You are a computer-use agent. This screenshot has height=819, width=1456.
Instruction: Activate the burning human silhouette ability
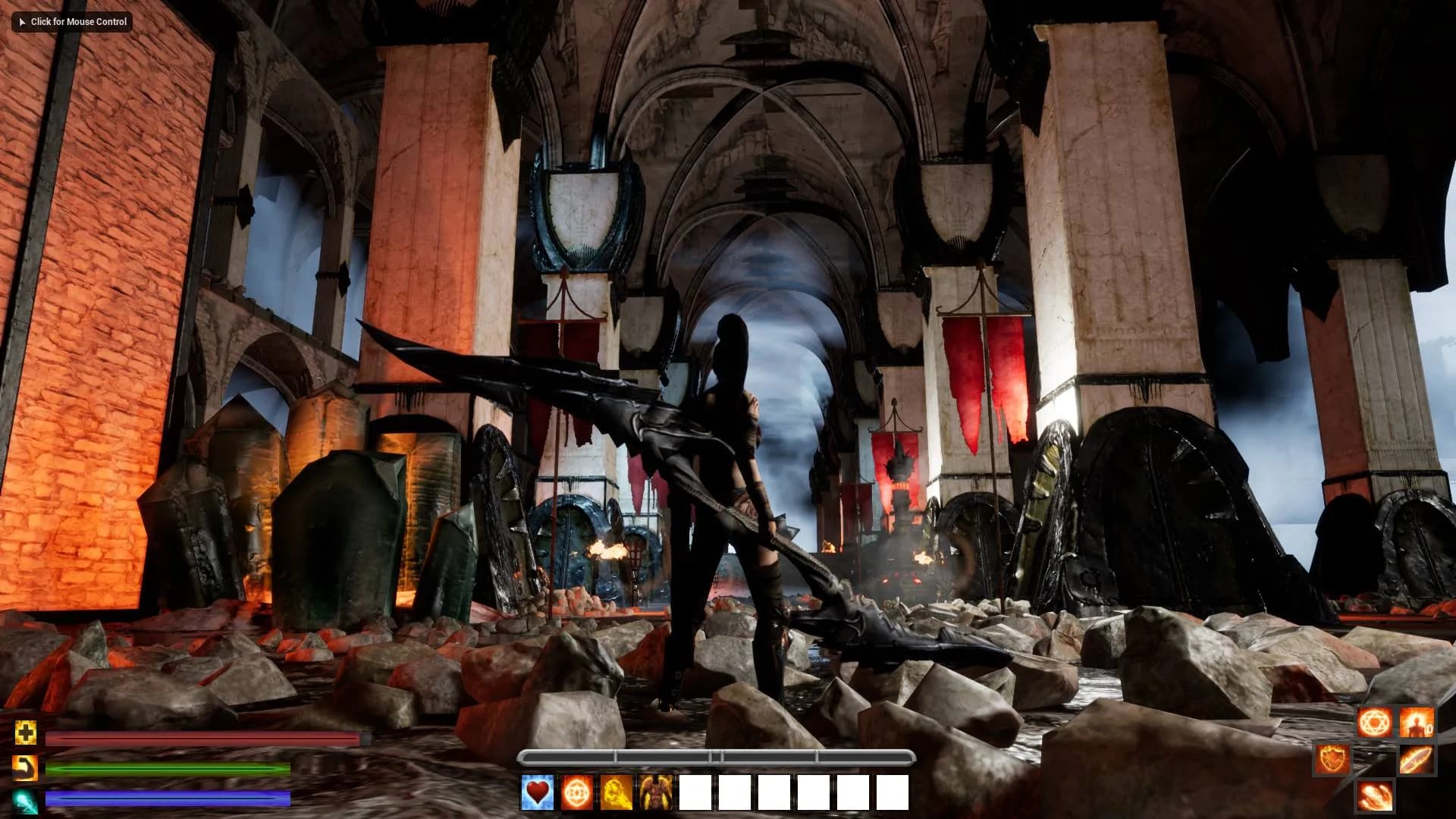pos(1416,722)
